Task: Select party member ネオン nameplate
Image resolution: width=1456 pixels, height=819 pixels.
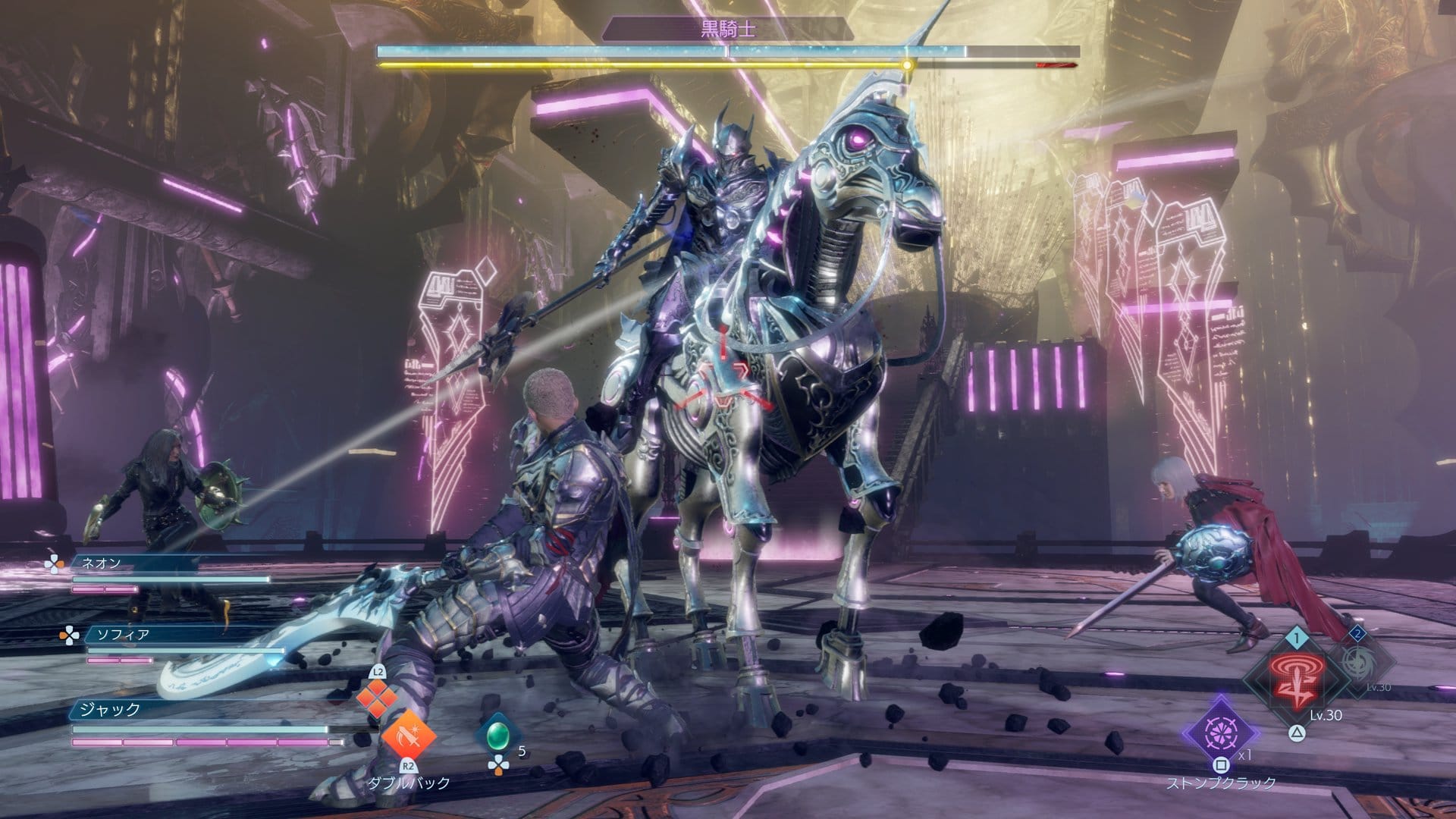Action: [100, 563]
